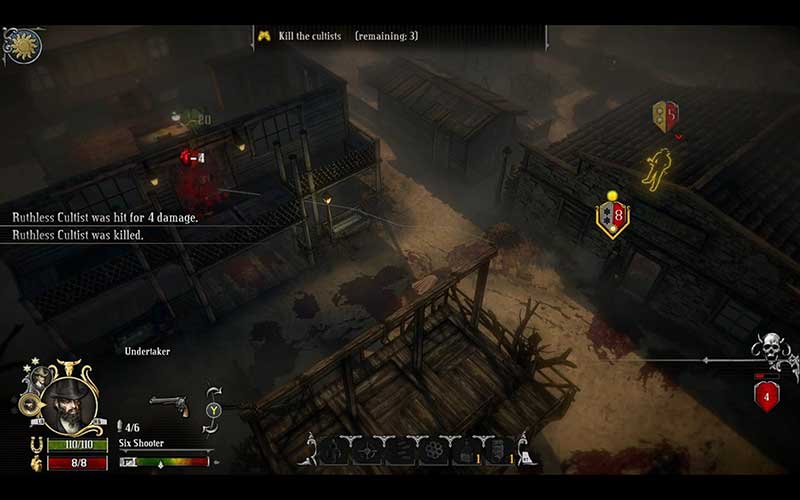Open the Kill the cultists objective tracker
The width and height of the screenshot is (800, 500).
[340, 36]
